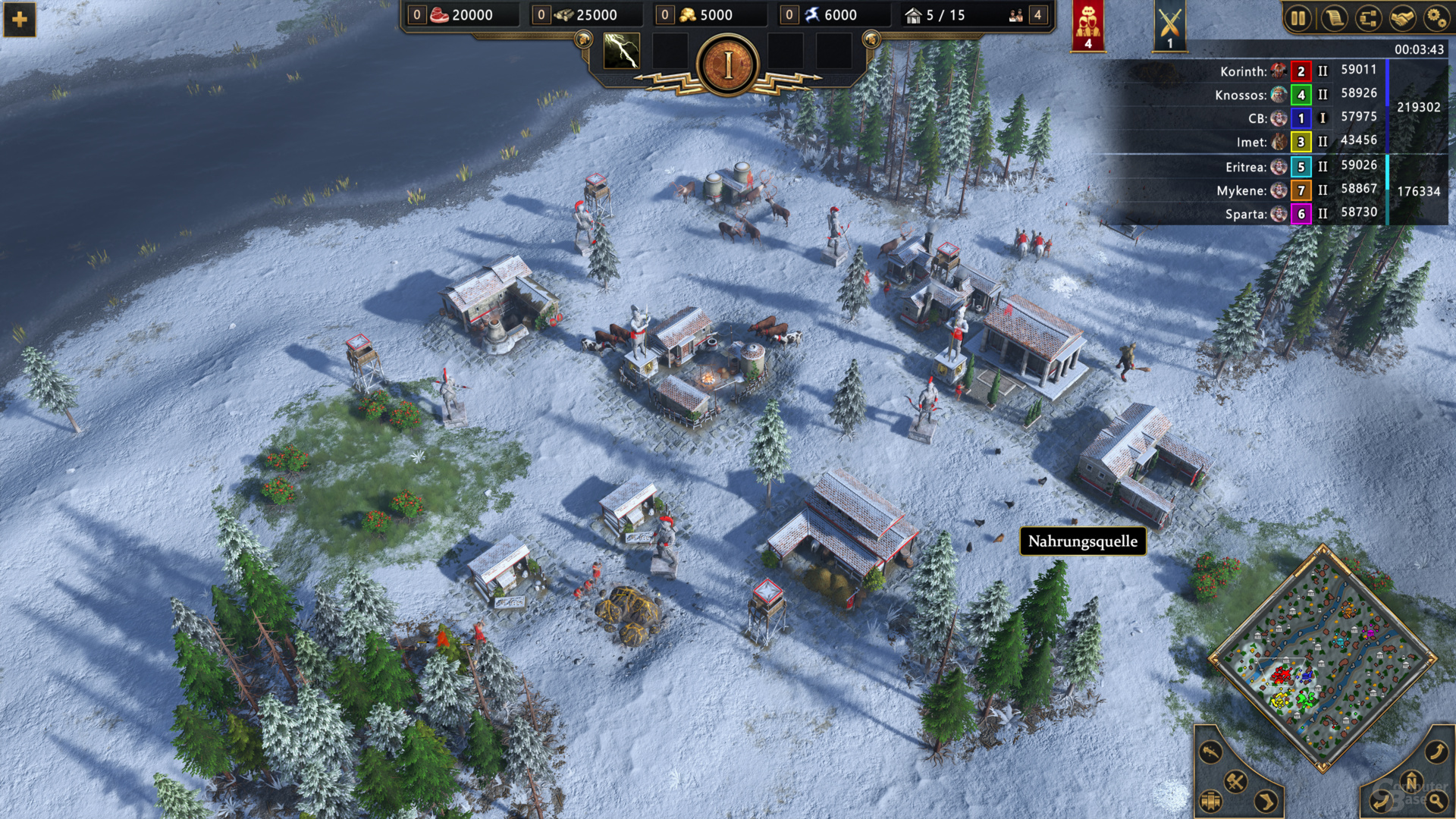1456x819 pixels.
Task: Click the minimap to move the camera
Action: click(x=1323, y=658)
